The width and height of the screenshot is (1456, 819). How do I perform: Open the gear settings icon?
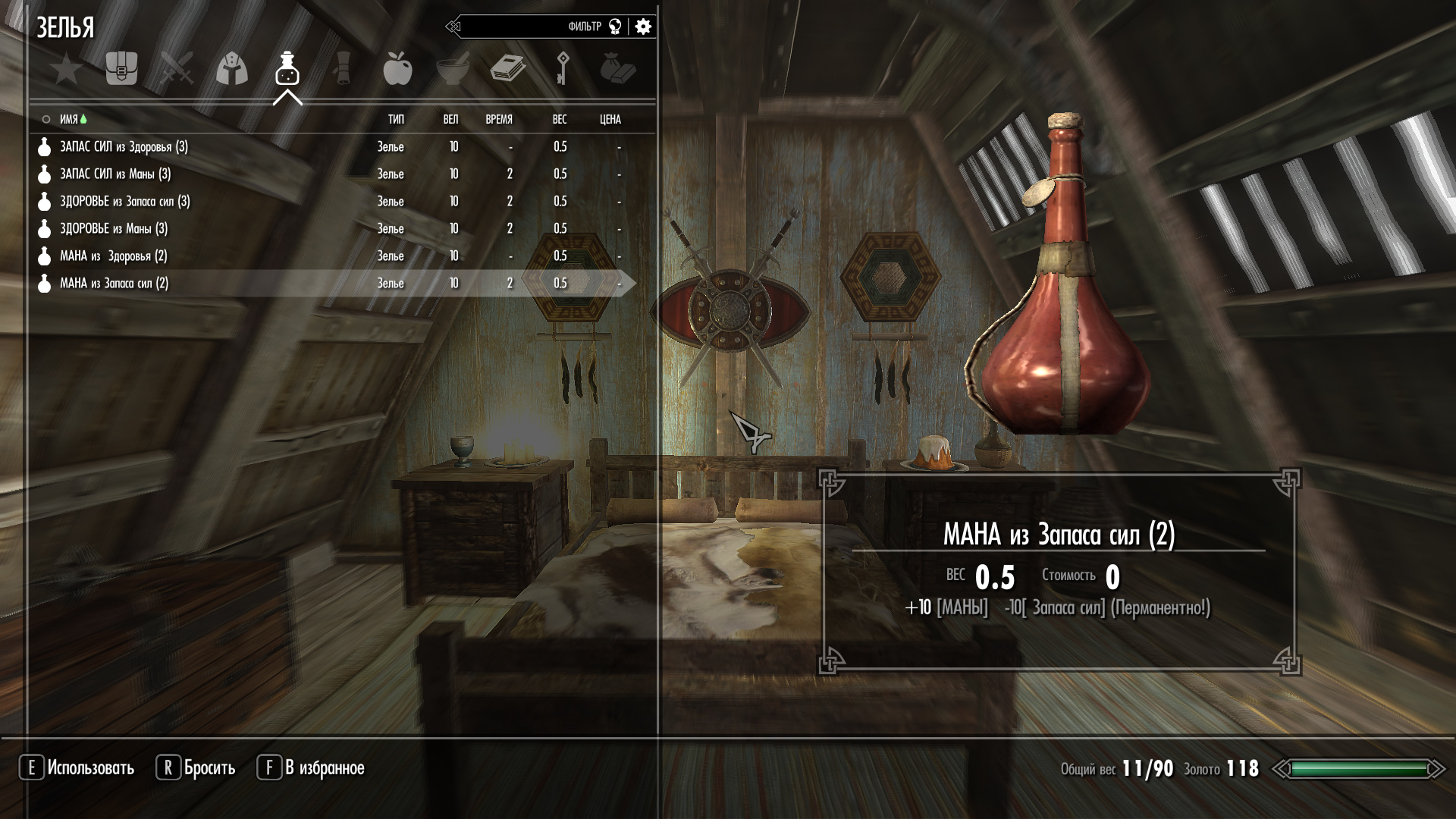(x=643, y=27)
